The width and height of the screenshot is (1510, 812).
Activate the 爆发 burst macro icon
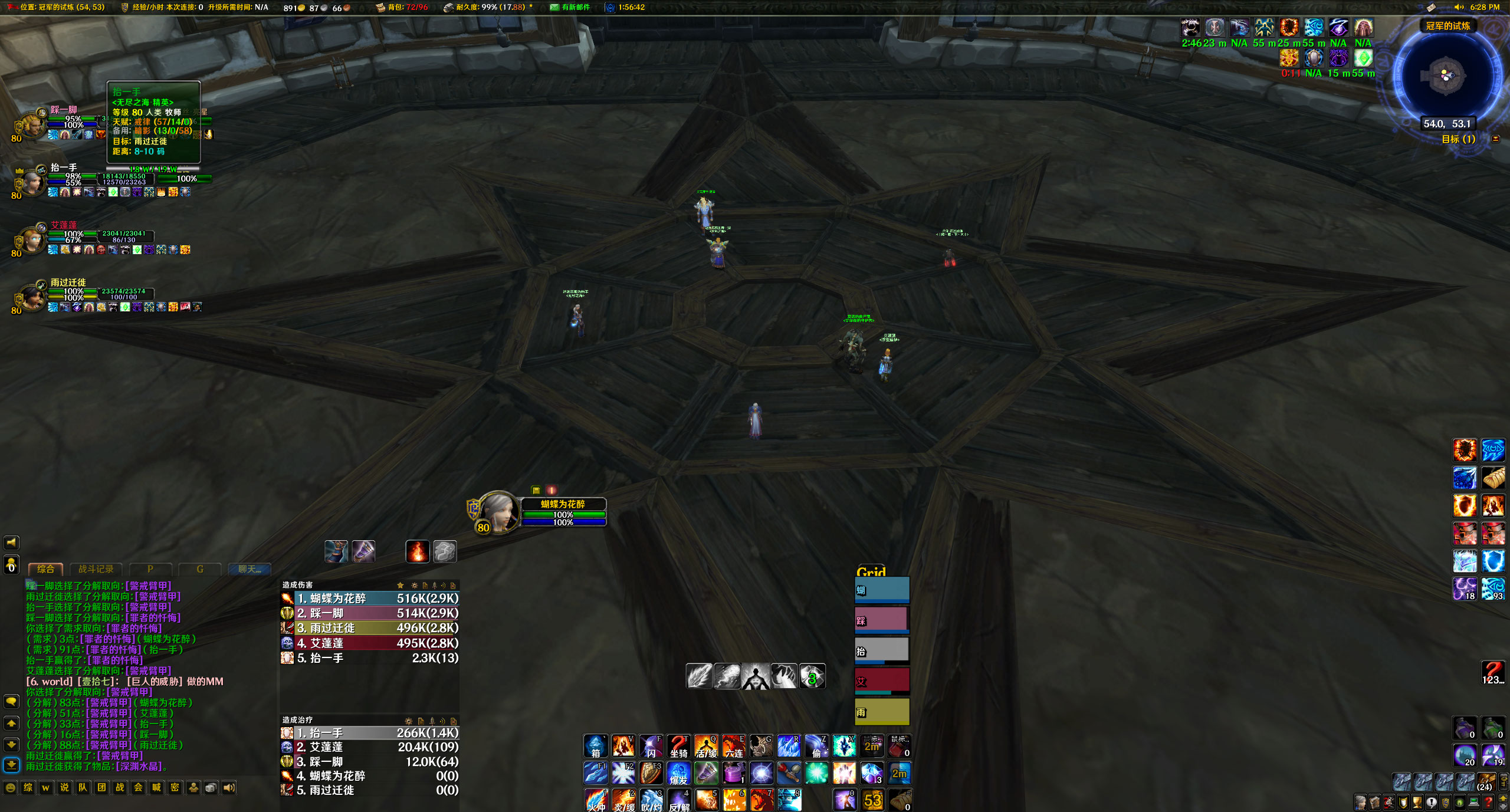[x=678, y=774]
